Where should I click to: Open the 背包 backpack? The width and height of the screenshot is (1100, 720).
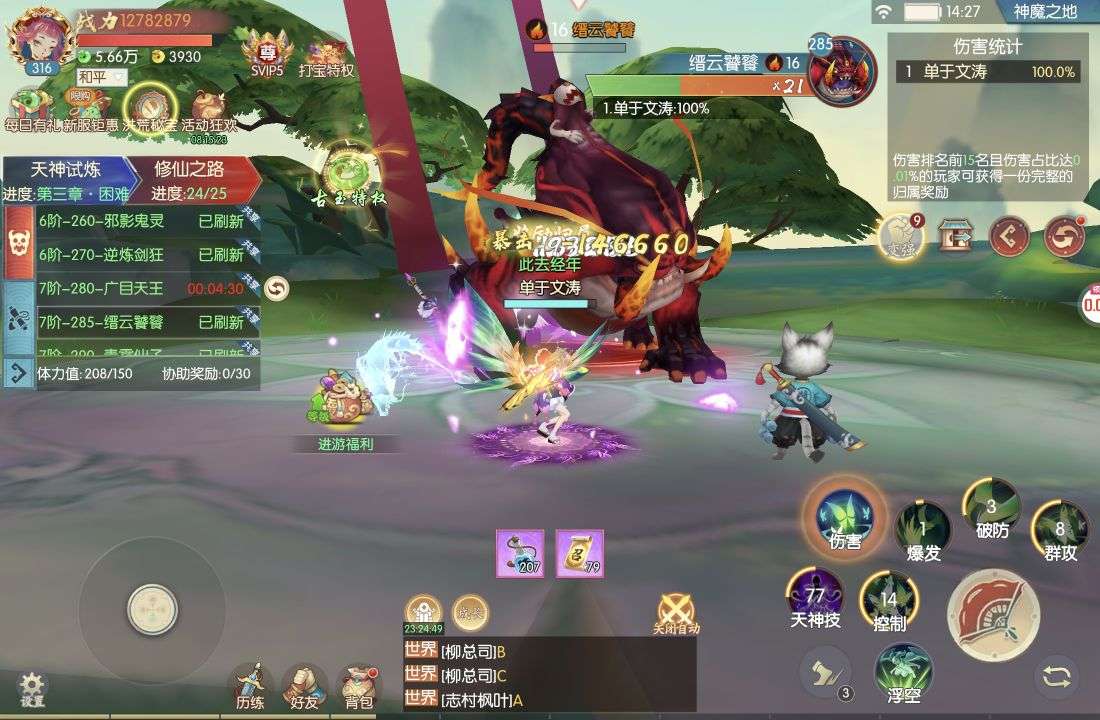point(358,686)
